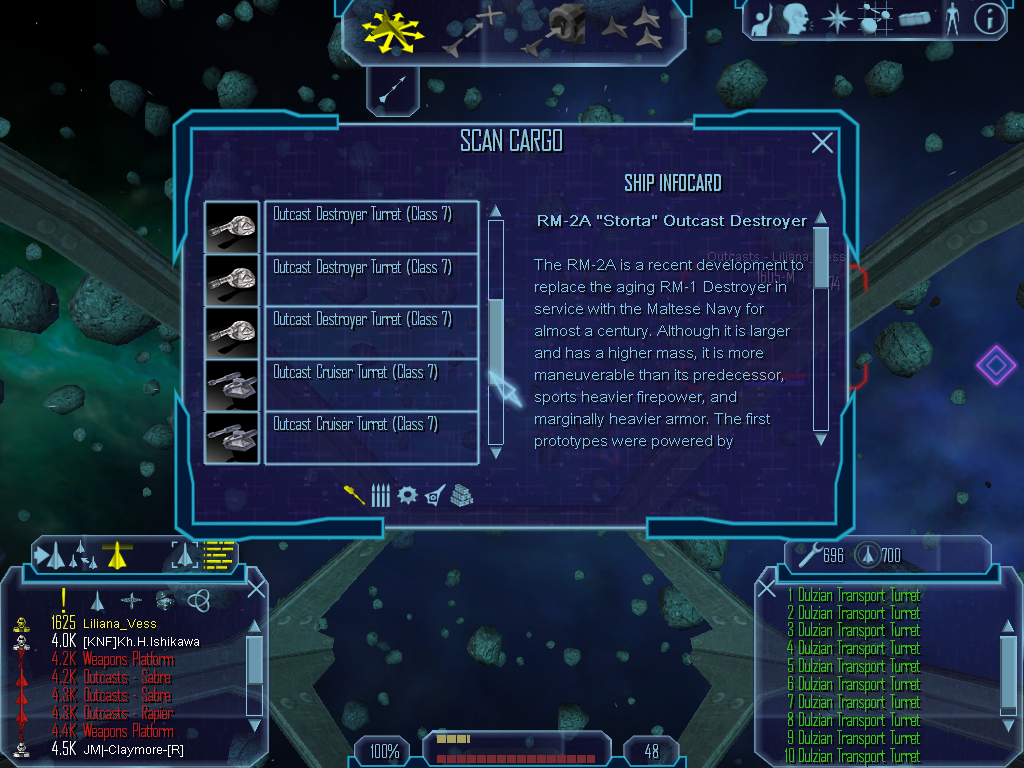The height and width of the screenshot is (768, 1024).
Task: Close the contact list panel
Action: [x=256, y=588]
